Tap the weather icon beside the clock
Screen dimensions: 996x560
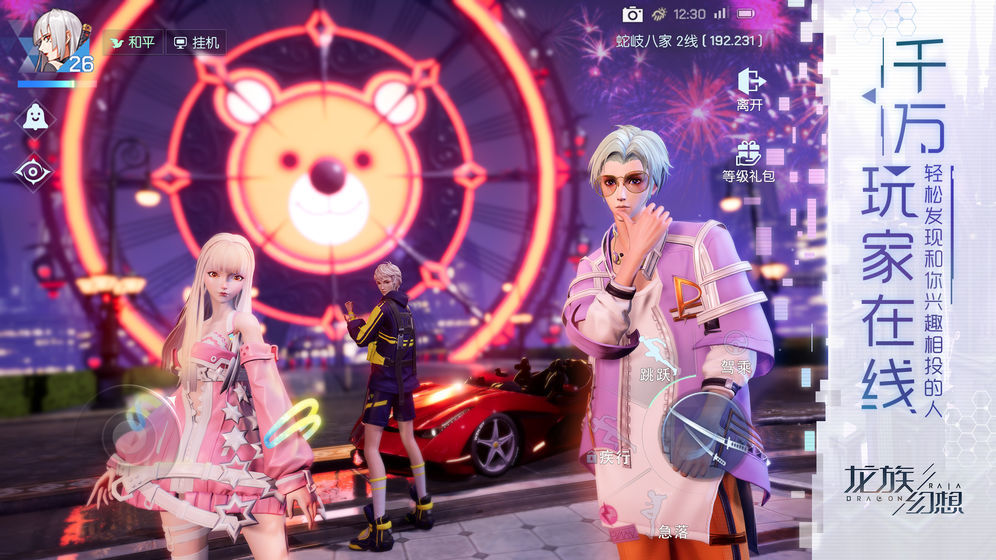(x=661, y=14)
